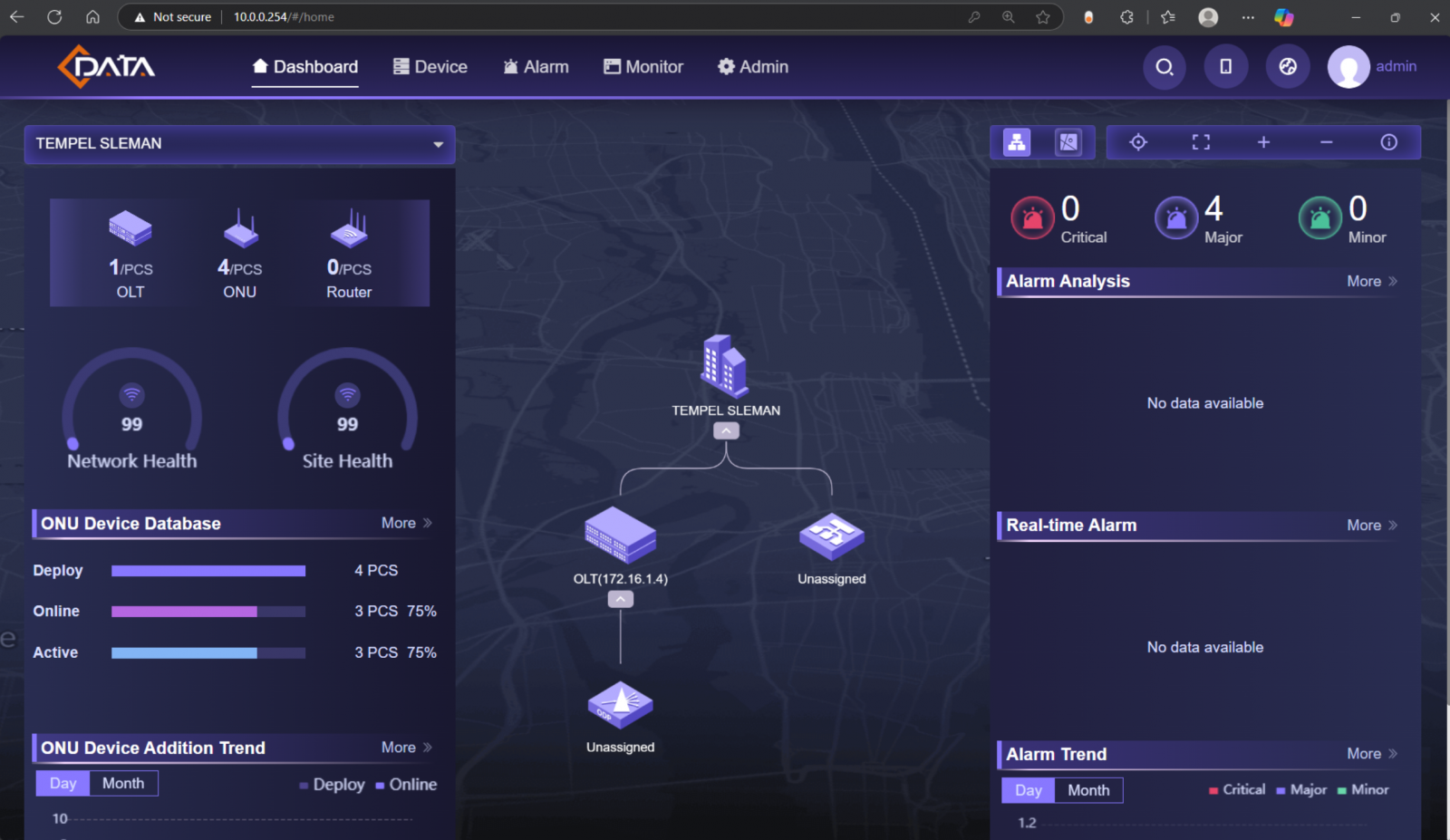Open the Device menu
Viewport: 1450px width, 840px height.
click(x=430, y=66)
